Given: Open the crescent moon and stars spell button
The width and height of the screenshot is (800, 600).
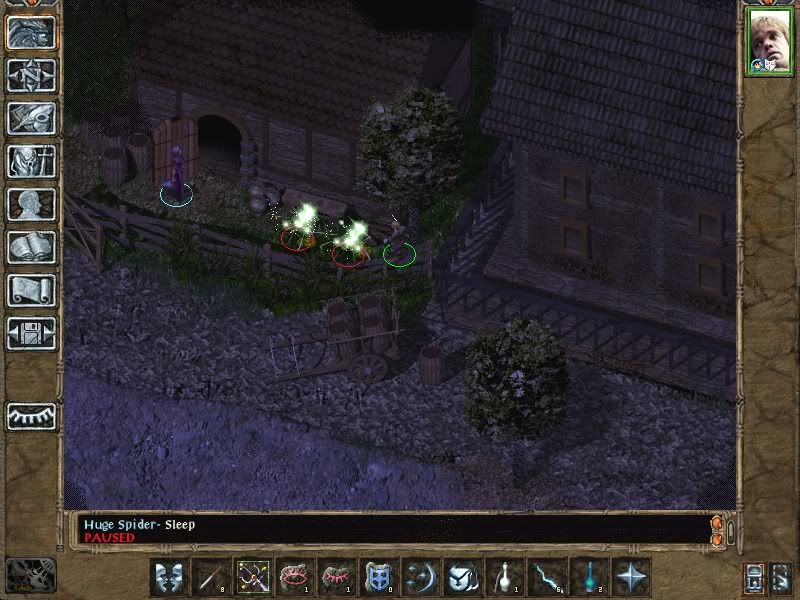Looking at the screenshot, I should [421, 577].
